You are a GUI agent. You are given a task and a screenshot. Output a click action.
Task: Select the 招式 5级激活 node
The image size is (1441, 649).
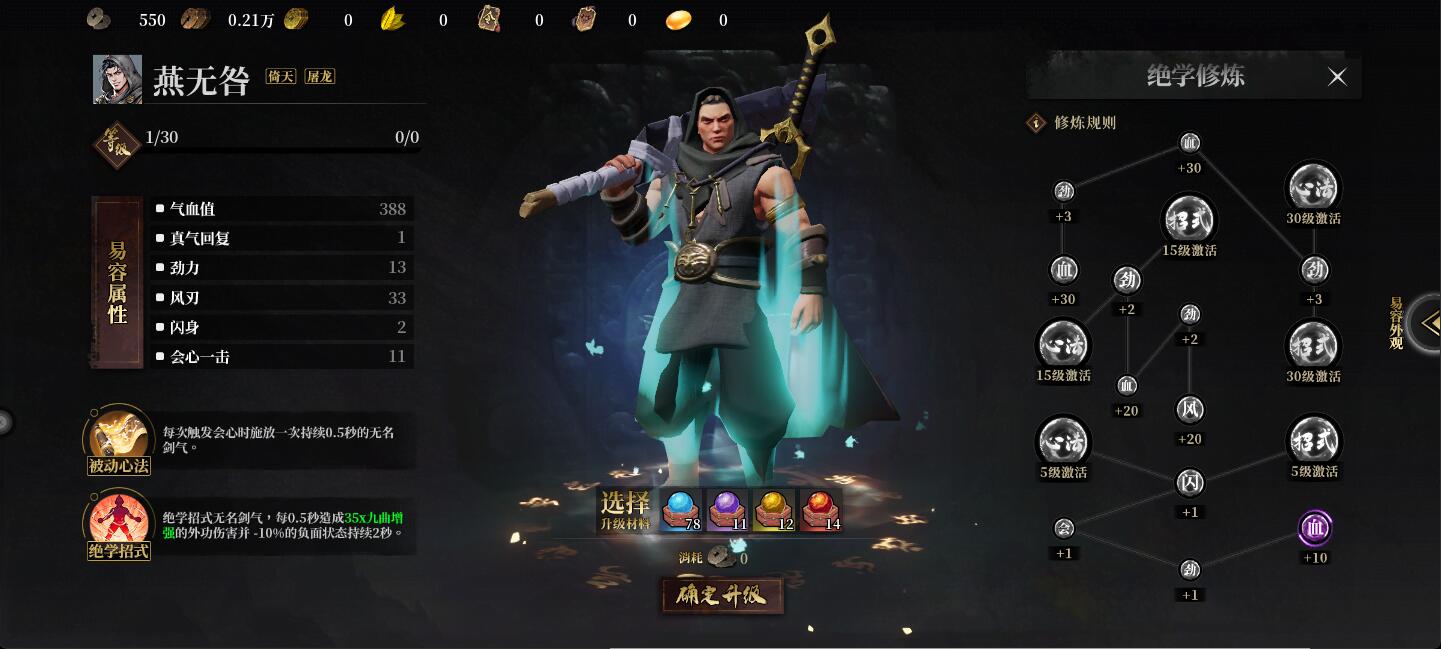point(1313,440)
